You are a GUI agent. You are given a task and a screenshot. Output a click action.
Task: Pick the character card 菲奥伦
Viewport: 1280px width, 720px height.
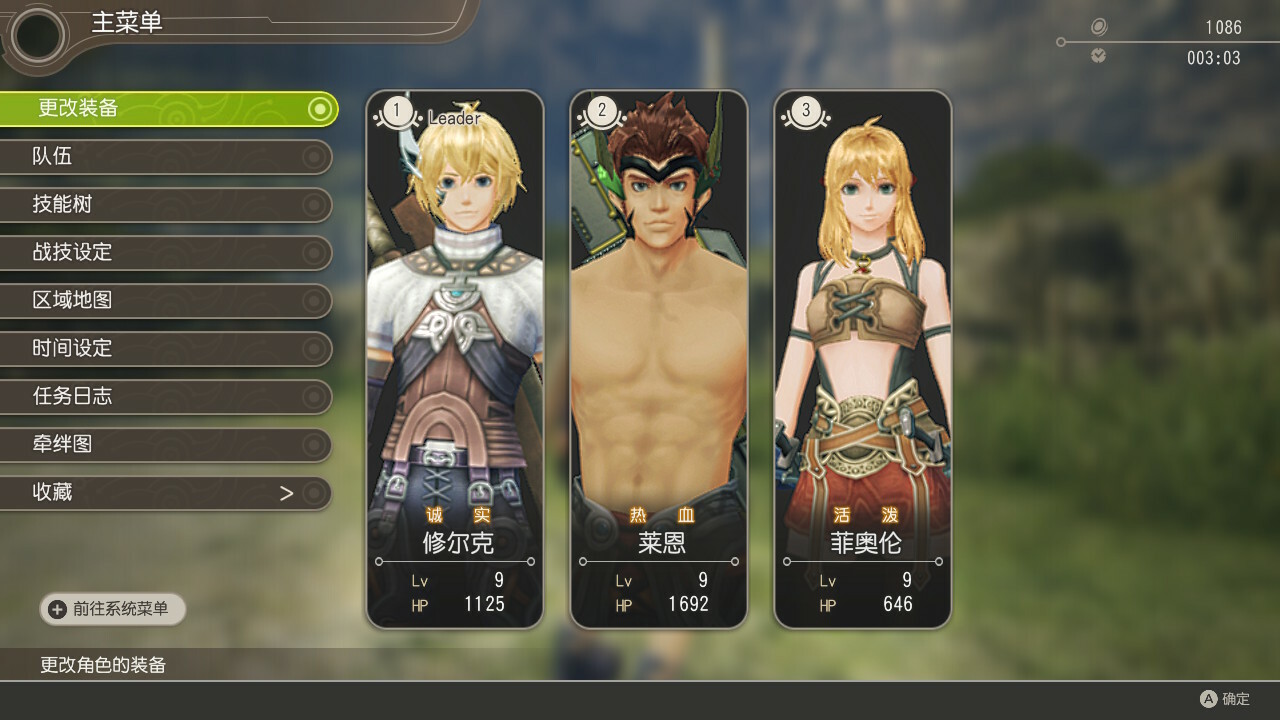click(863, 360)
